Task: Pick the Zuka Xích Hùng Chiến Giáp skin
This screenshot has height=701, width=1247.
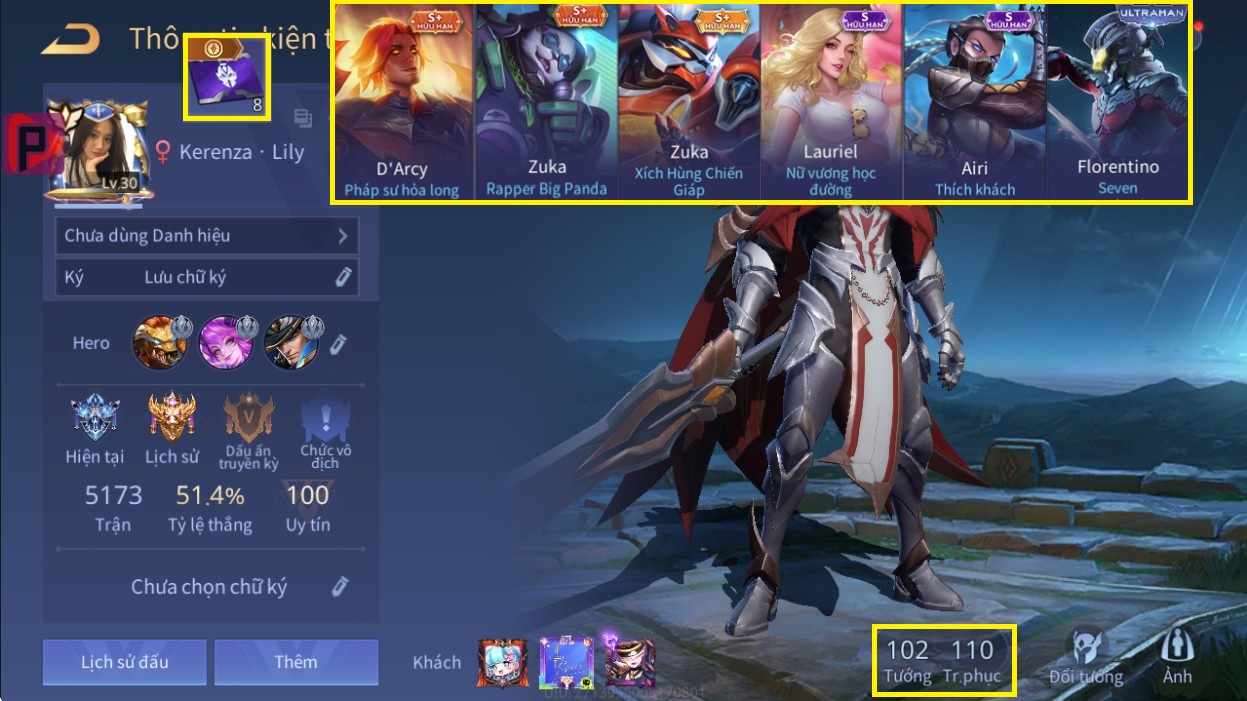Action: (x=689, y=103)
